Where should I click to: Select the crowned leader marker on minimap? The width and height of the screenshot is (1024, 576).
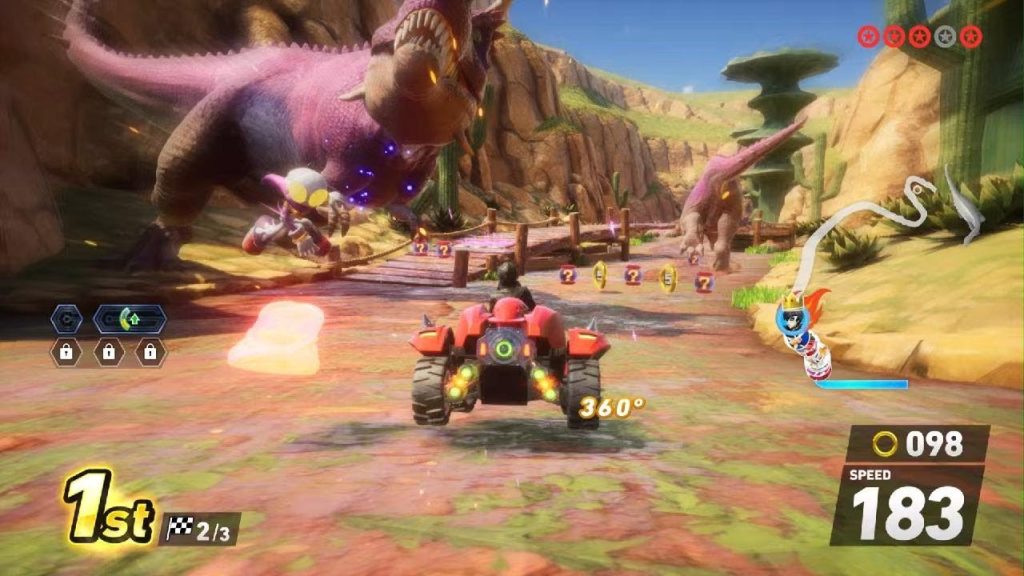point(790,312)
